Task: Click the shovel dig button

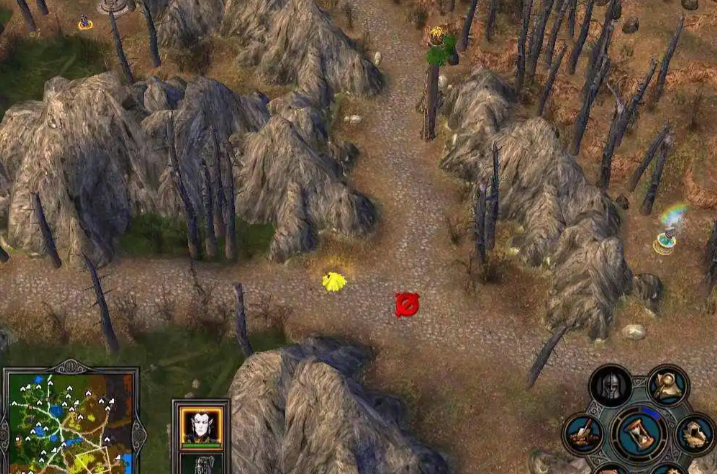Action: (583, 434)
